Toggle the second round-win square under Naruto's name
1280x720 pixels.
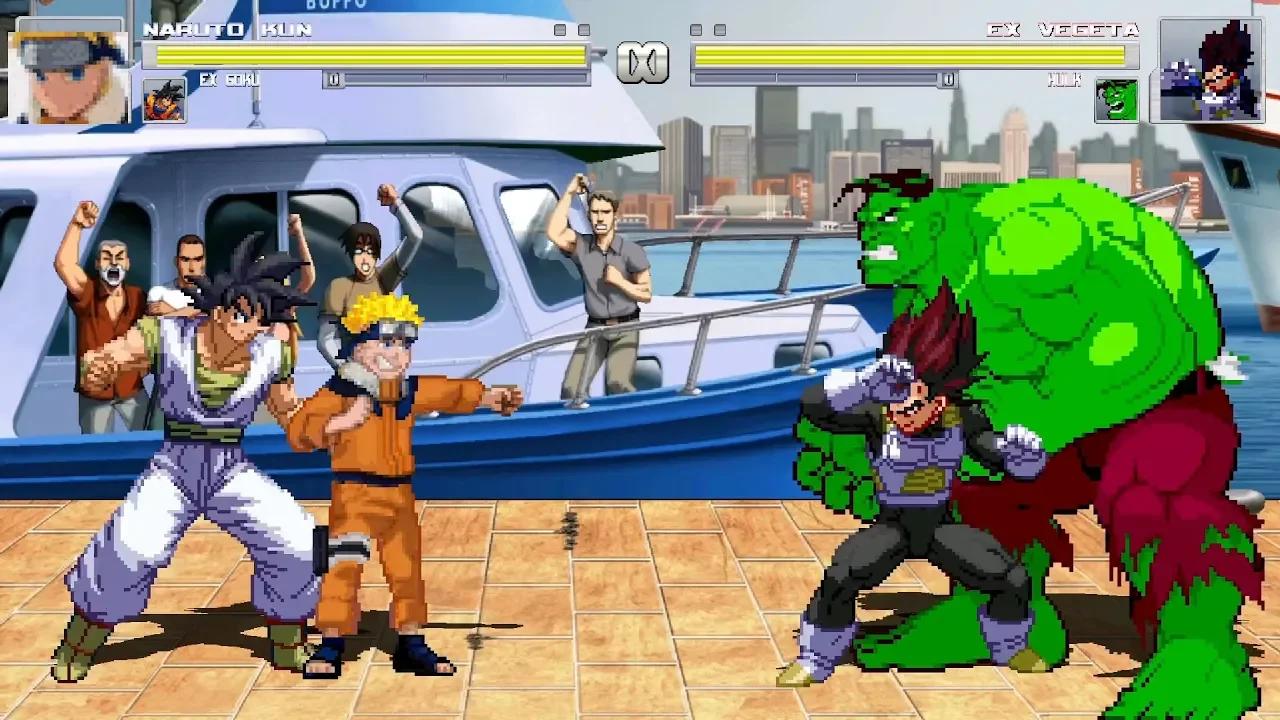[583, 28]
